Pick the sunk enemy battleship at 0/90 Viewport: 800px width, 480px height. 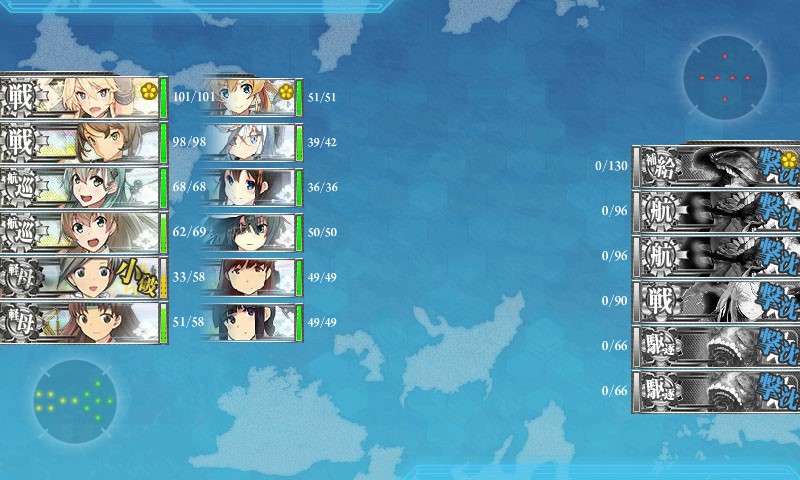coord(715,300)
